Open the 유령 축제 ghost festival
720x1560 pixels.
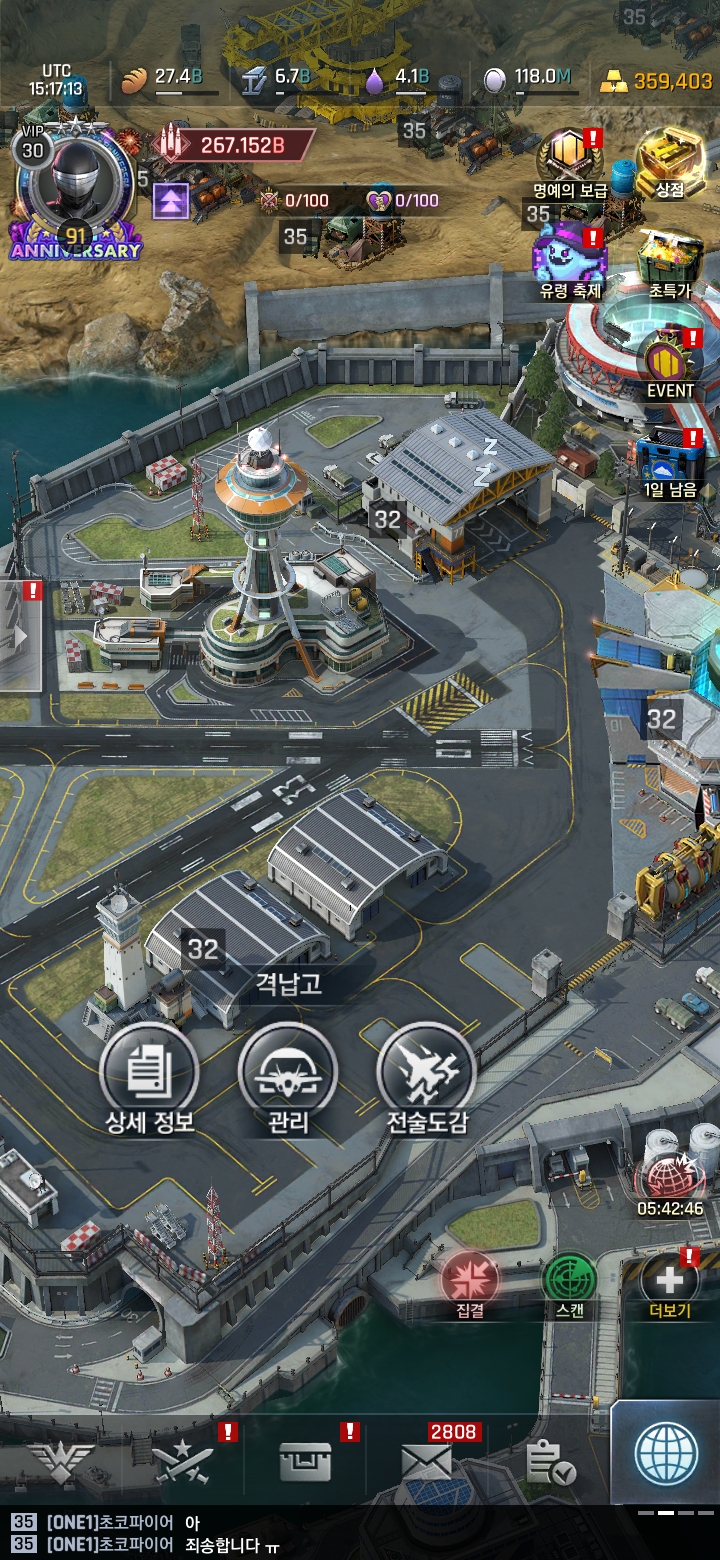point(570,256)
